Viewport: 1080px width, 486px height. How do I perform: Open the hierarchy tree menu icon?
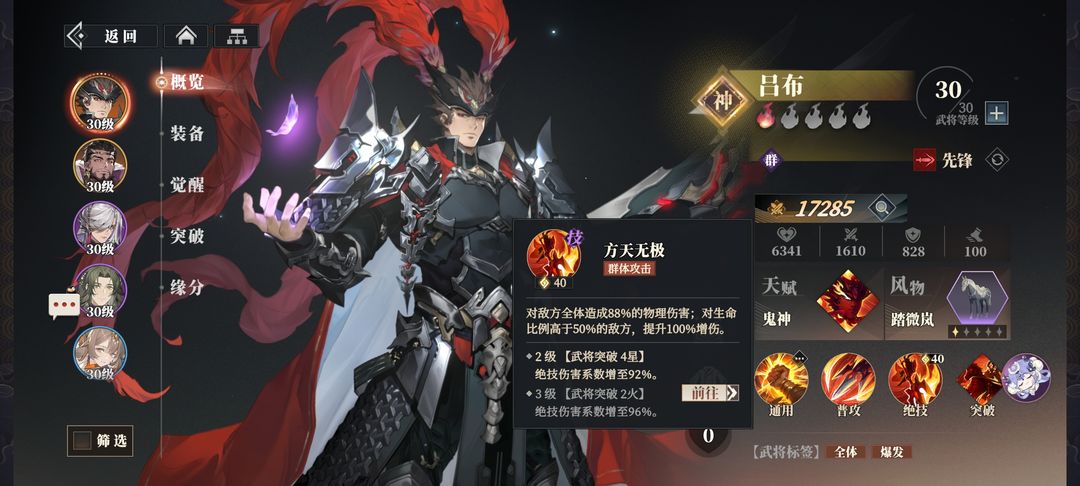236,36
